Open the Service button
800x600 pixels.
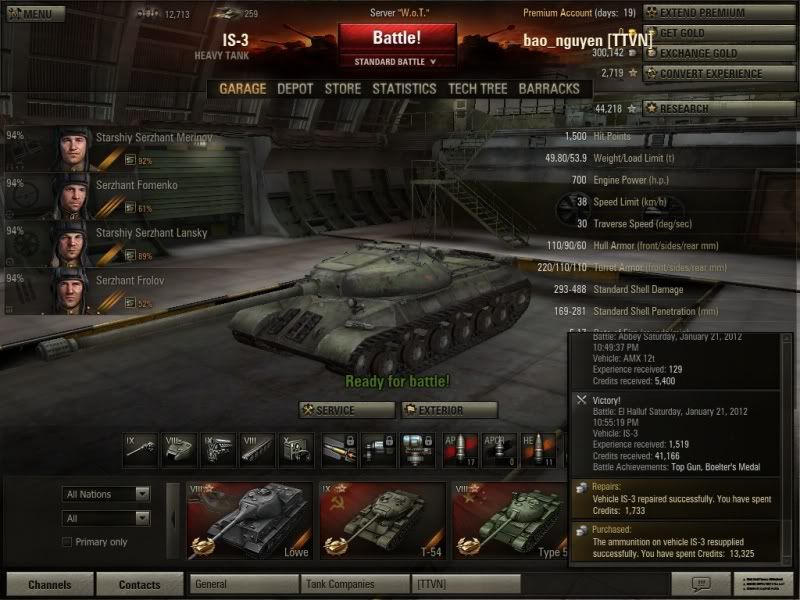(x=346, y=410)
